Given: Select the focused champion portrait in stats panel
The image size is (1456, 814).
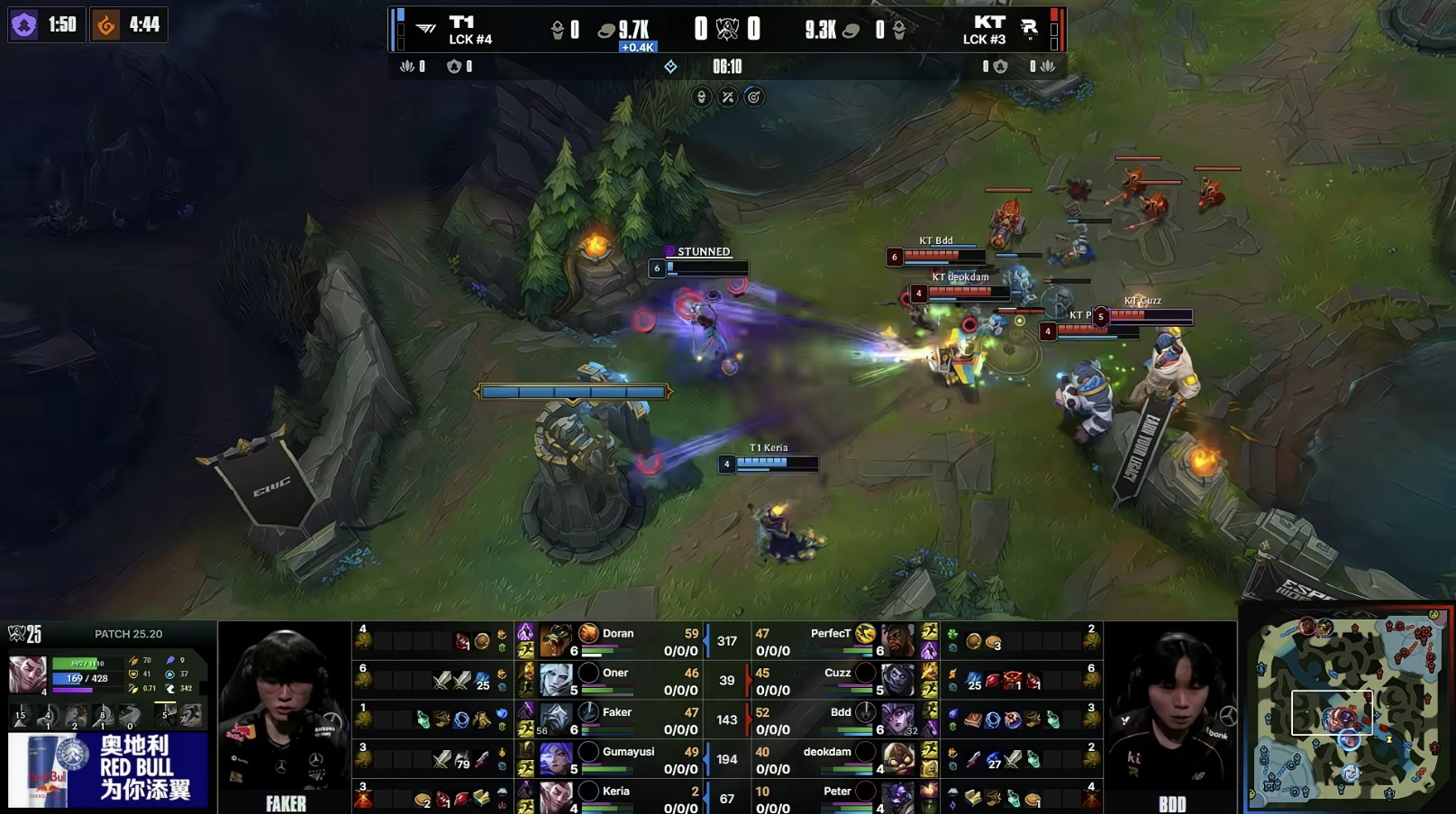Looking at the screenshot, I should (27, 675).
